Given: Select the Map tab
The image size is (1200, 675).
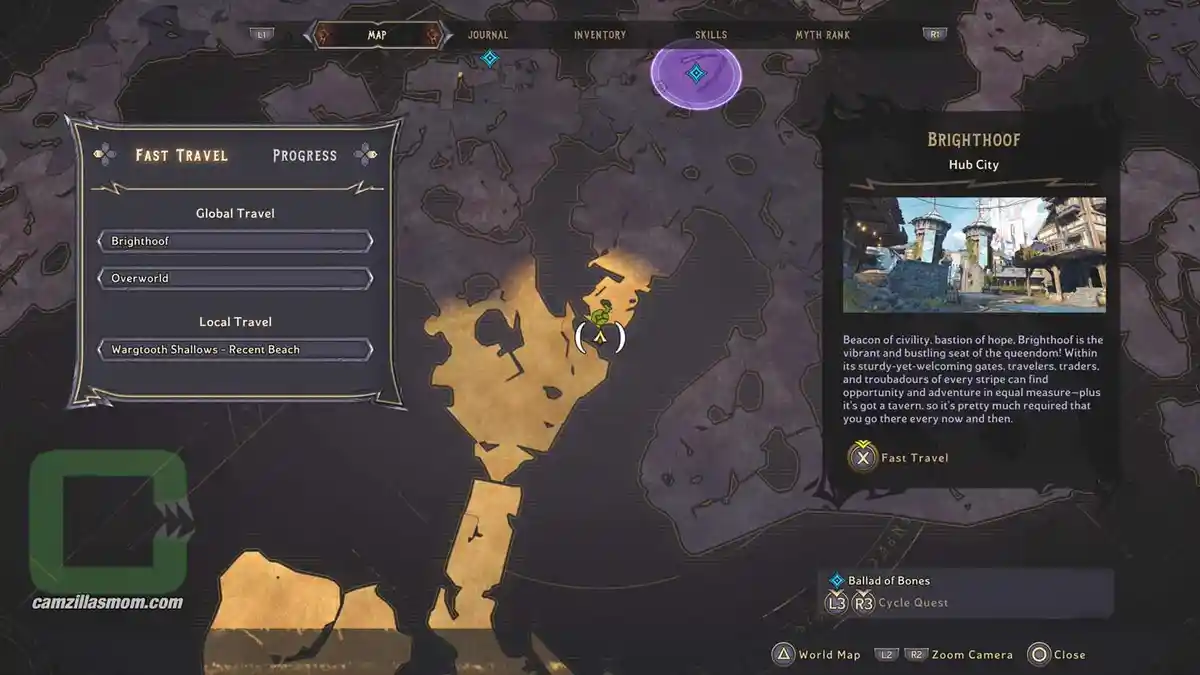Looking at the screenshot, I should tap(377, 35).
